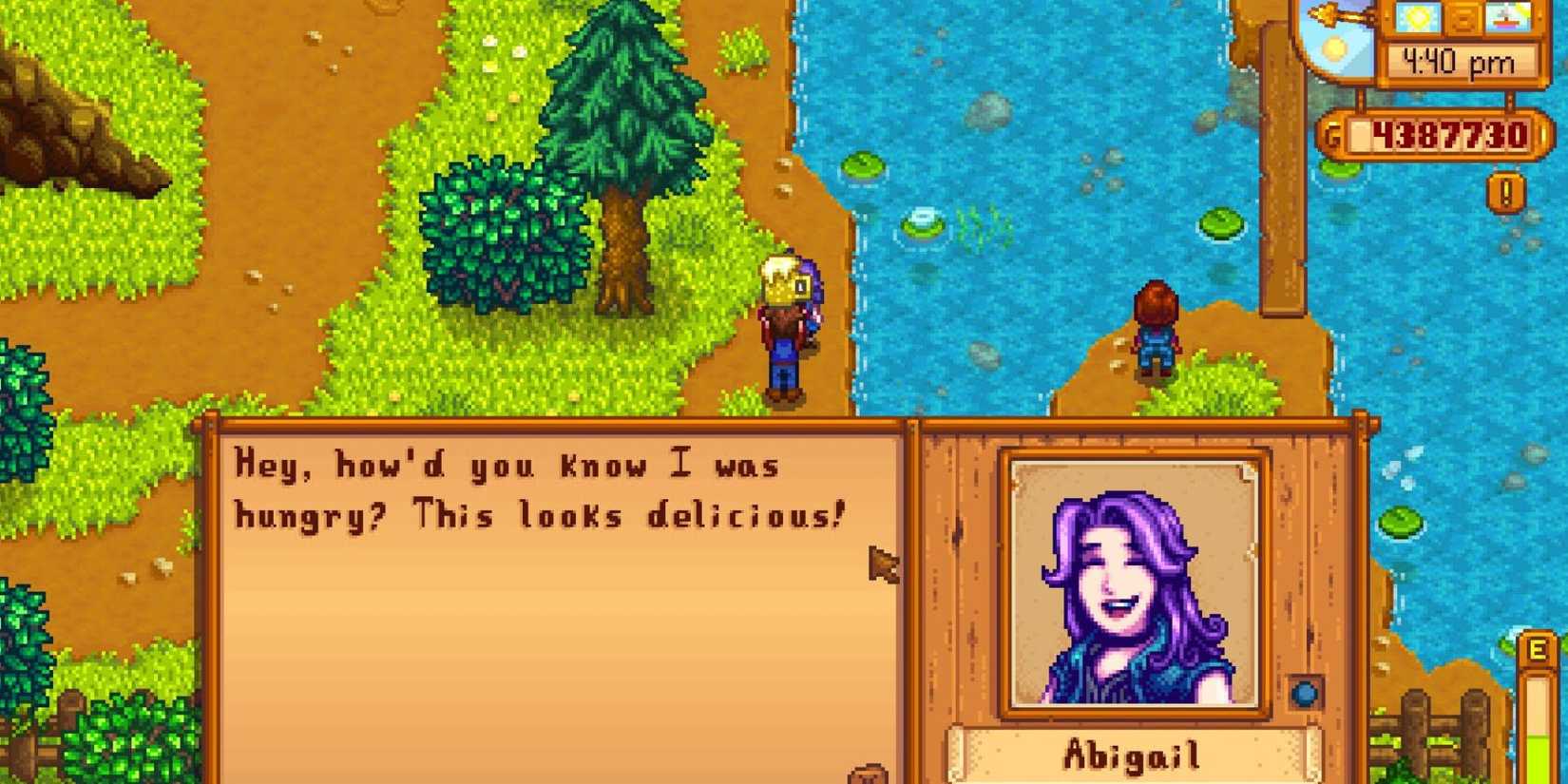This screenshot has height=784, width=1568.
Task: Click the gold G icon on the money counter
Action: pyautogui.click(x=1332, y=135)
